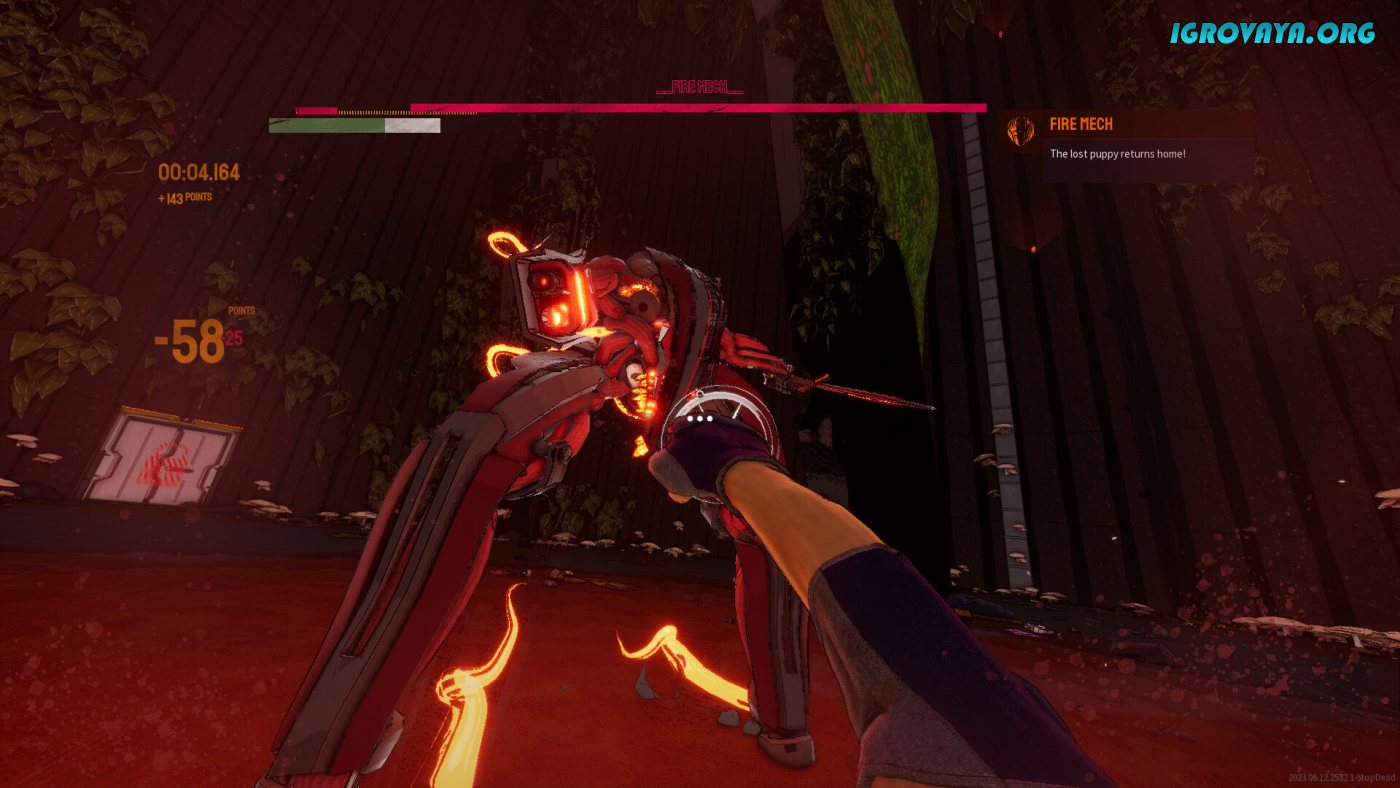Open the IGROVAYA.ORG watermark link
The width and height of the screenshot is (1400, 788).
coord(1273,33)
